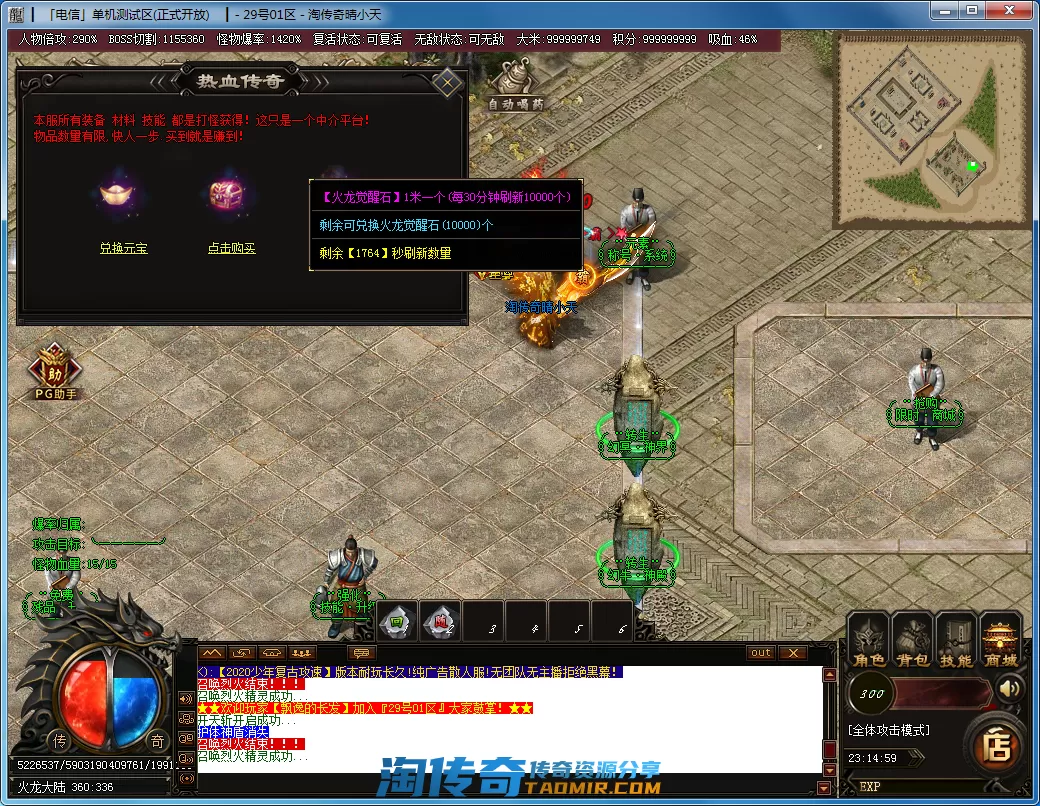The height and width of the screenshot is (806, 1040).
Task: Click the round 店 store button
Action: tap(998, 745)
